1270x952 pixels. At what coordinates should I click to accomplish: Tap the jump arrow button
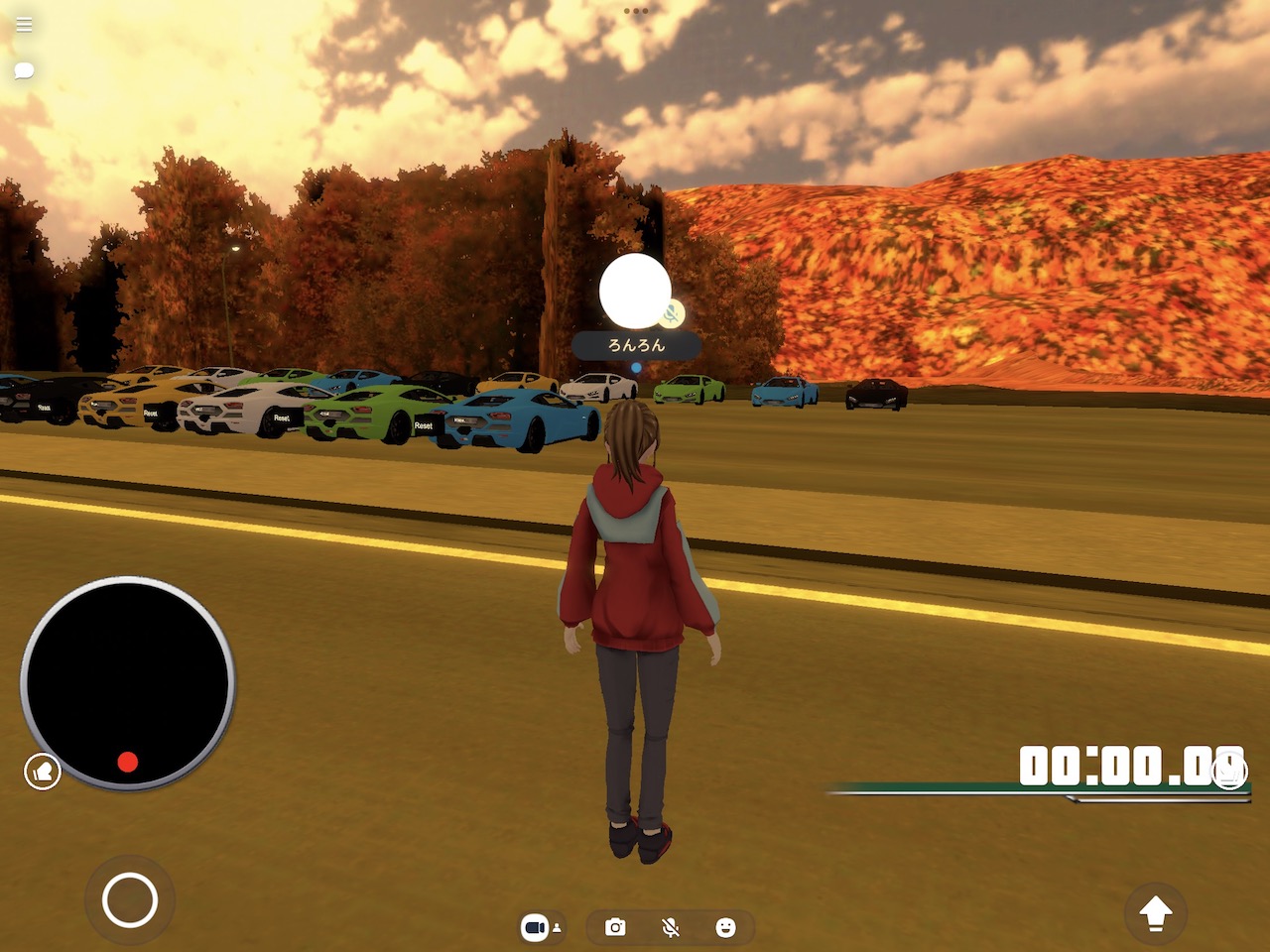coord(1155,912)
